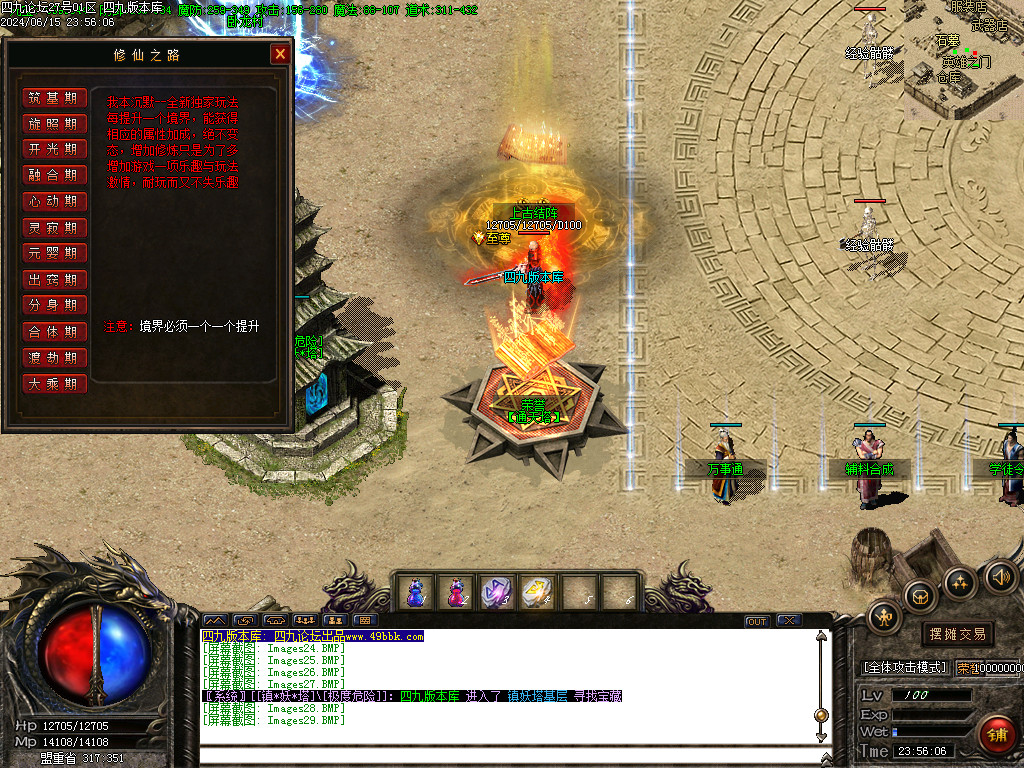
Task: Activate the yellow rune stone hotbar item
Action: [x=537, y=592]
